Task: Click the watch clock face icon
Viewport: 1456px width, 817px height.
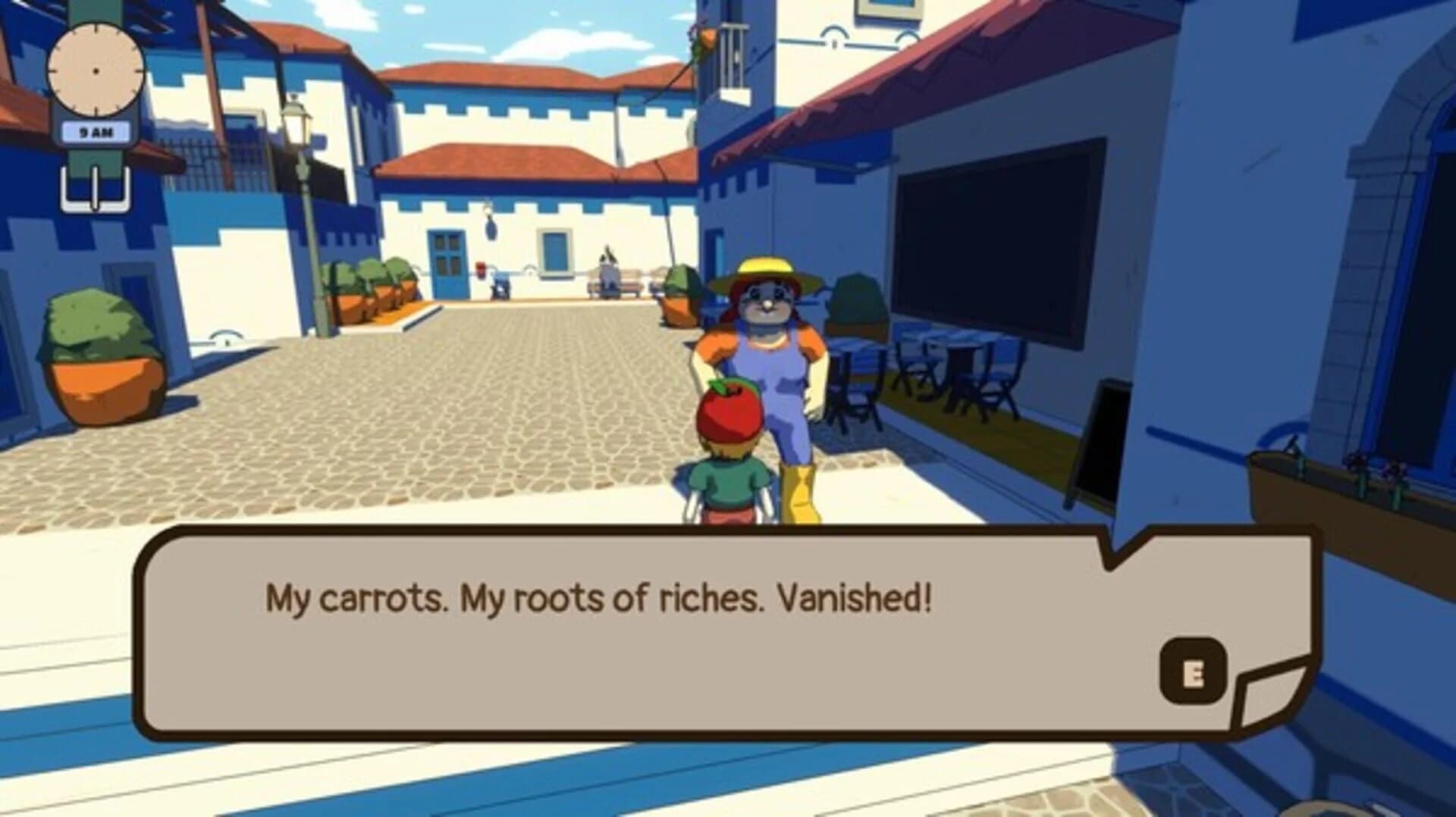Action: click(95, 70)
